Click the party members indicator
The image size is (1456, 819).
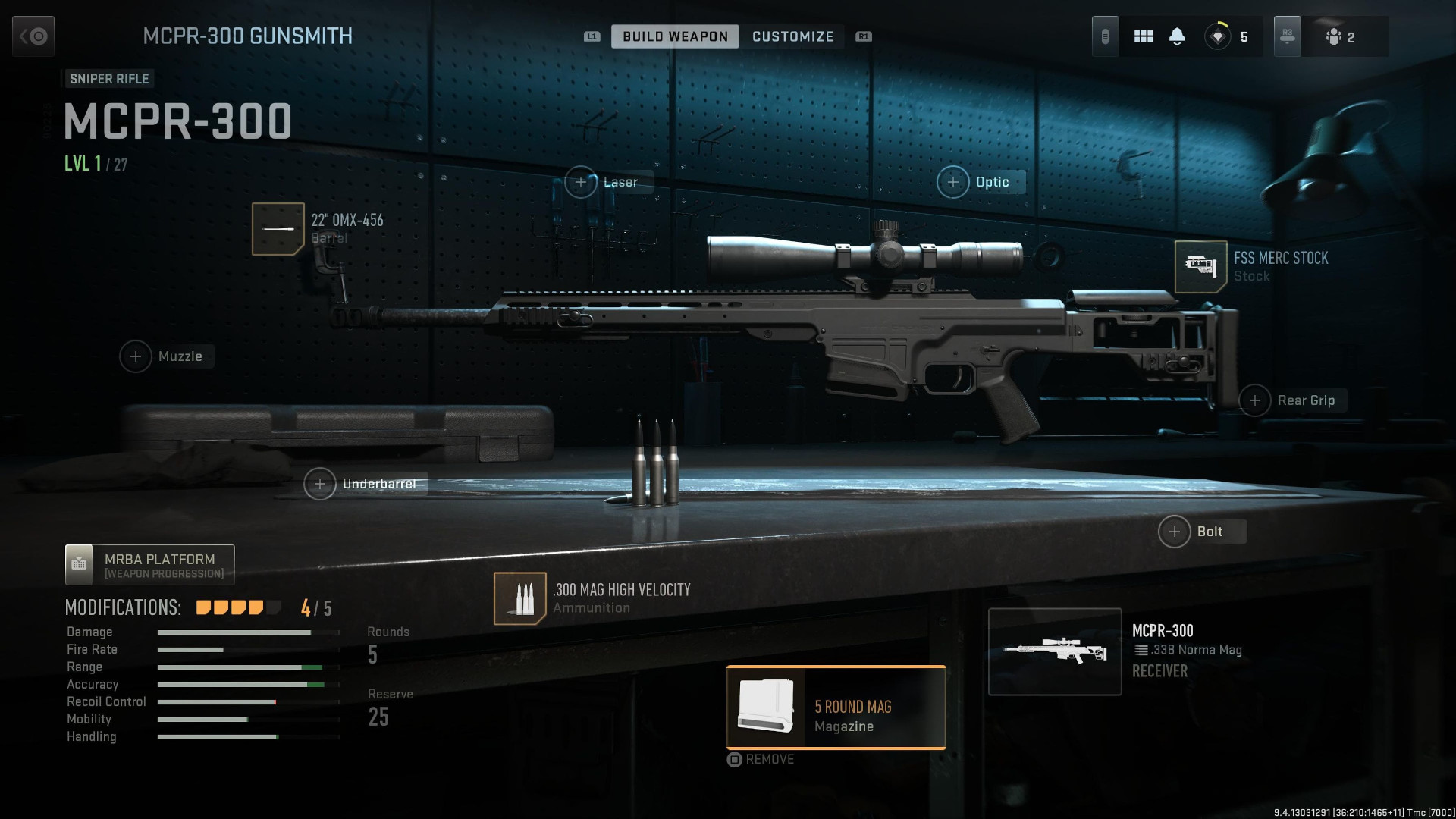point(1341,36)
